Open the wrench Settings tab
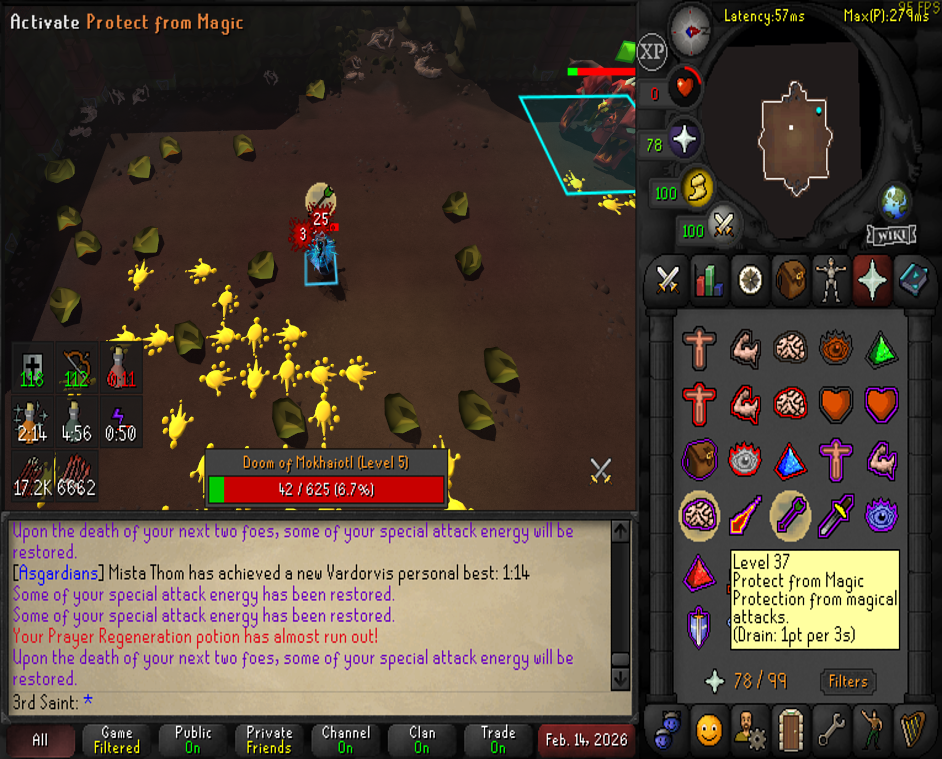 click(x=831, y=730)
